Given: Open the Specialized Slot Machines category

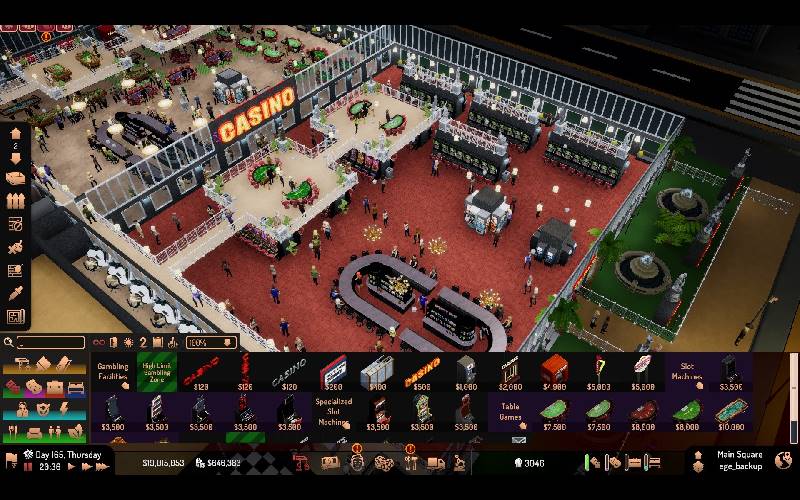Looking at the screenshot, I should [x=334, y=408].
